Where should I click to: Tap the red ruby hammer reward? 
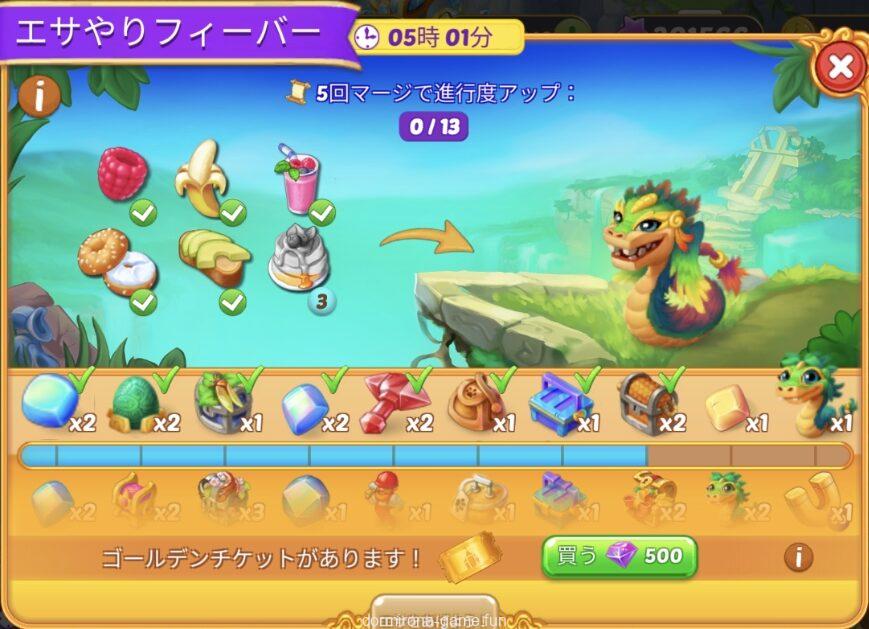click(390, 401)
